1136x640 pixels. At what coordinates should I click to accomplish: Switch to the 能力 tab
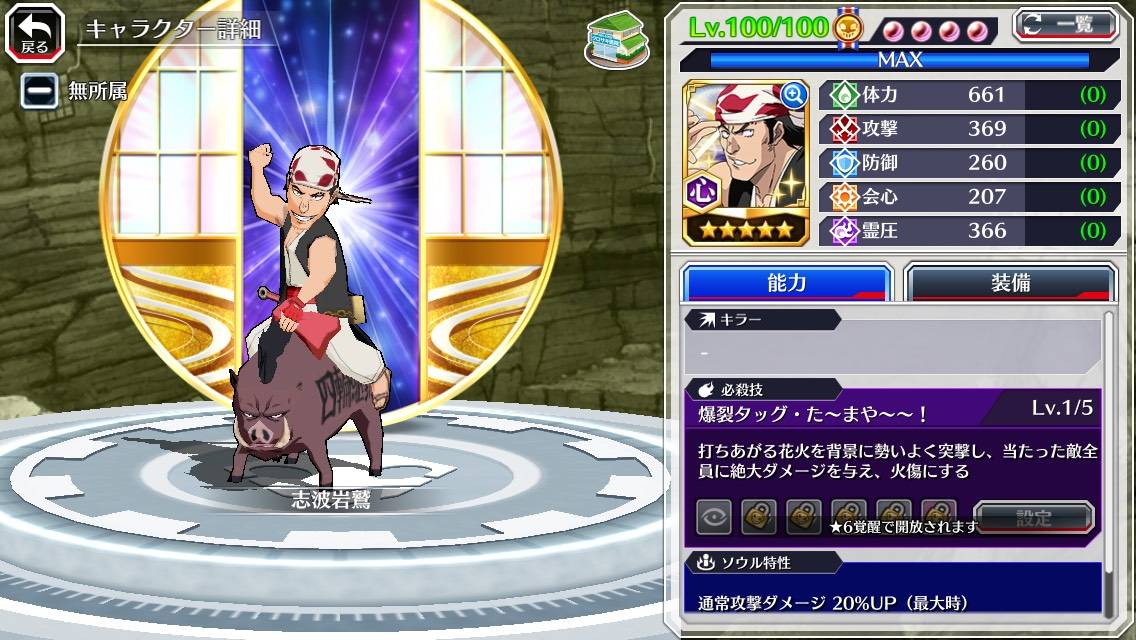786,284
